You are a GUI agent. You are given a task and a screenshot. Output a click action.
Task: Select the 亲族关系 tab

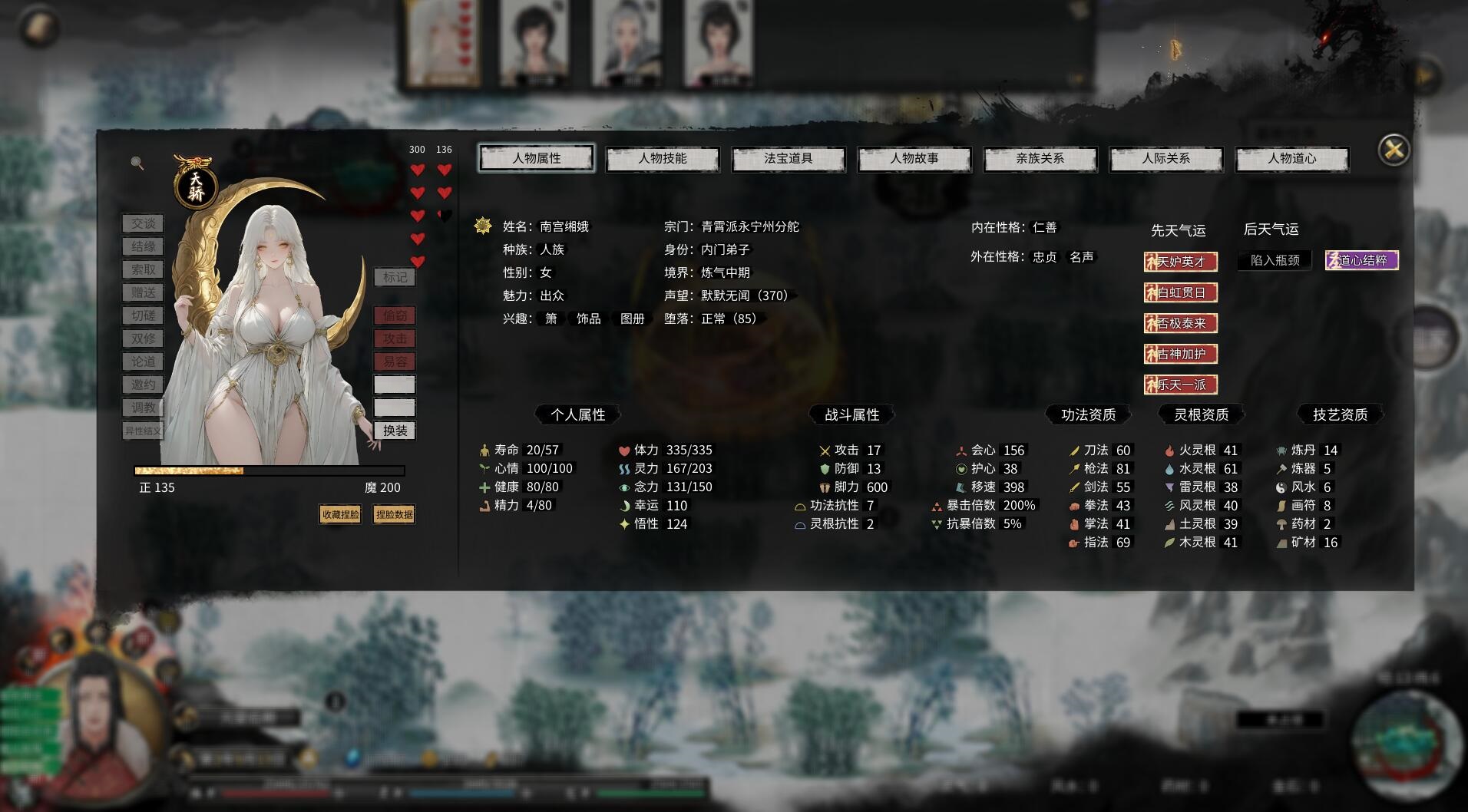coord(1040,159)
